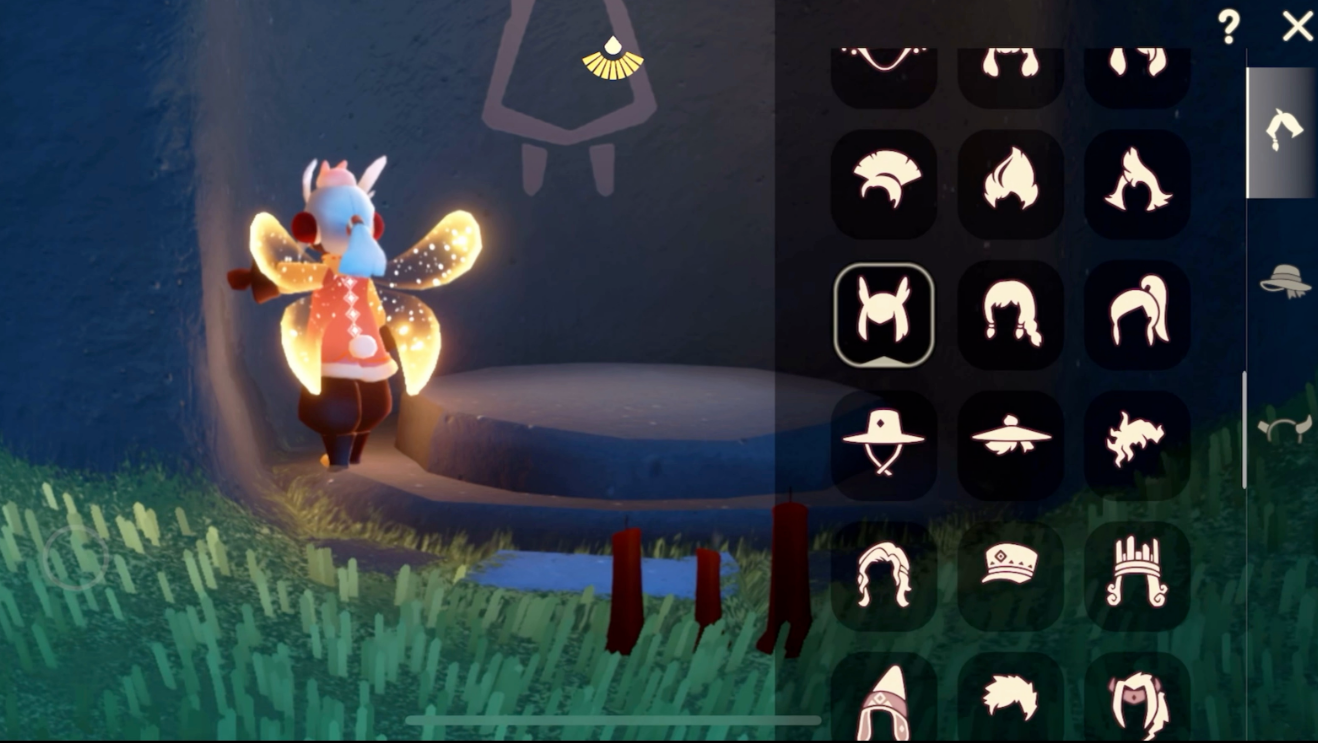
Task: Choose the short spiky hairstyle
Action: (x=1010, y=698)
